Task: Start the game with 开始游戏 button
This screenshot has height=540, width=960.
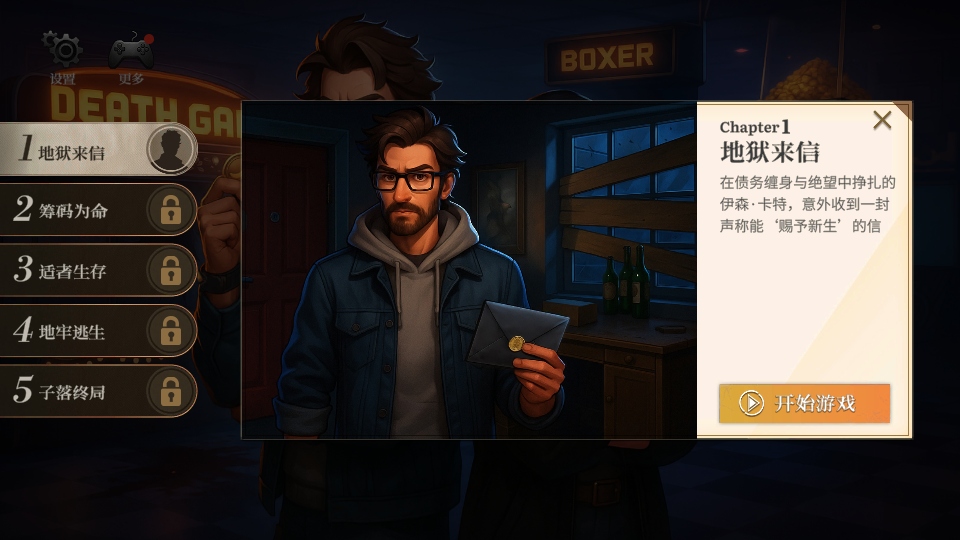Action: point(804,403)
